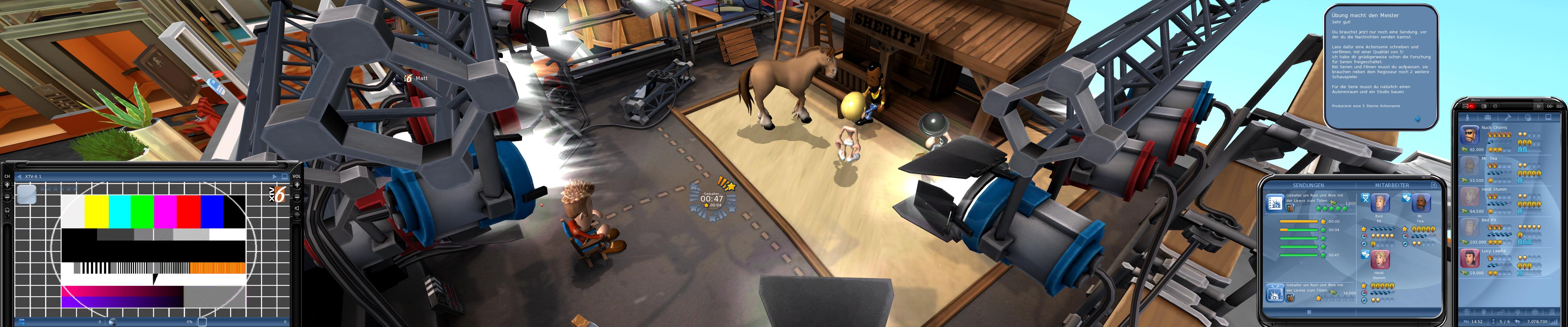This screenshot has width=1568, height=327.
Task: Click the blue back arrow in tutorial box
Action: (x=1418, y=119)
